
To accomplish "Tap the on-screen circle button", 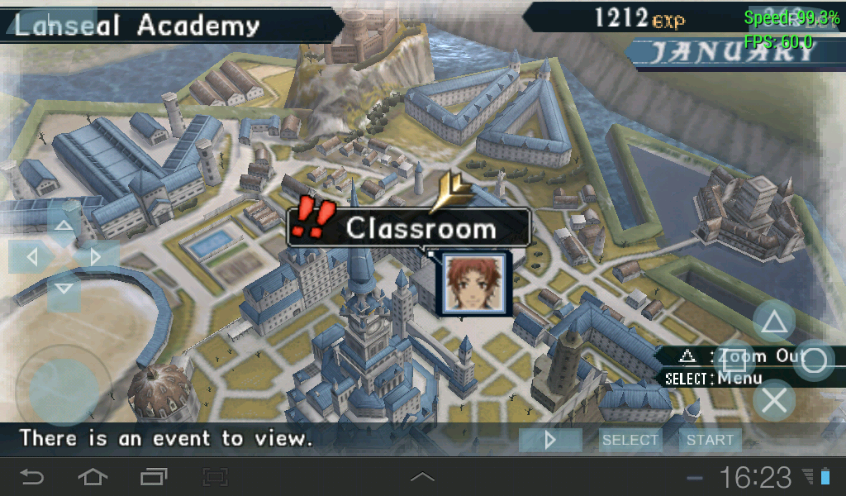I will [814, 360].
